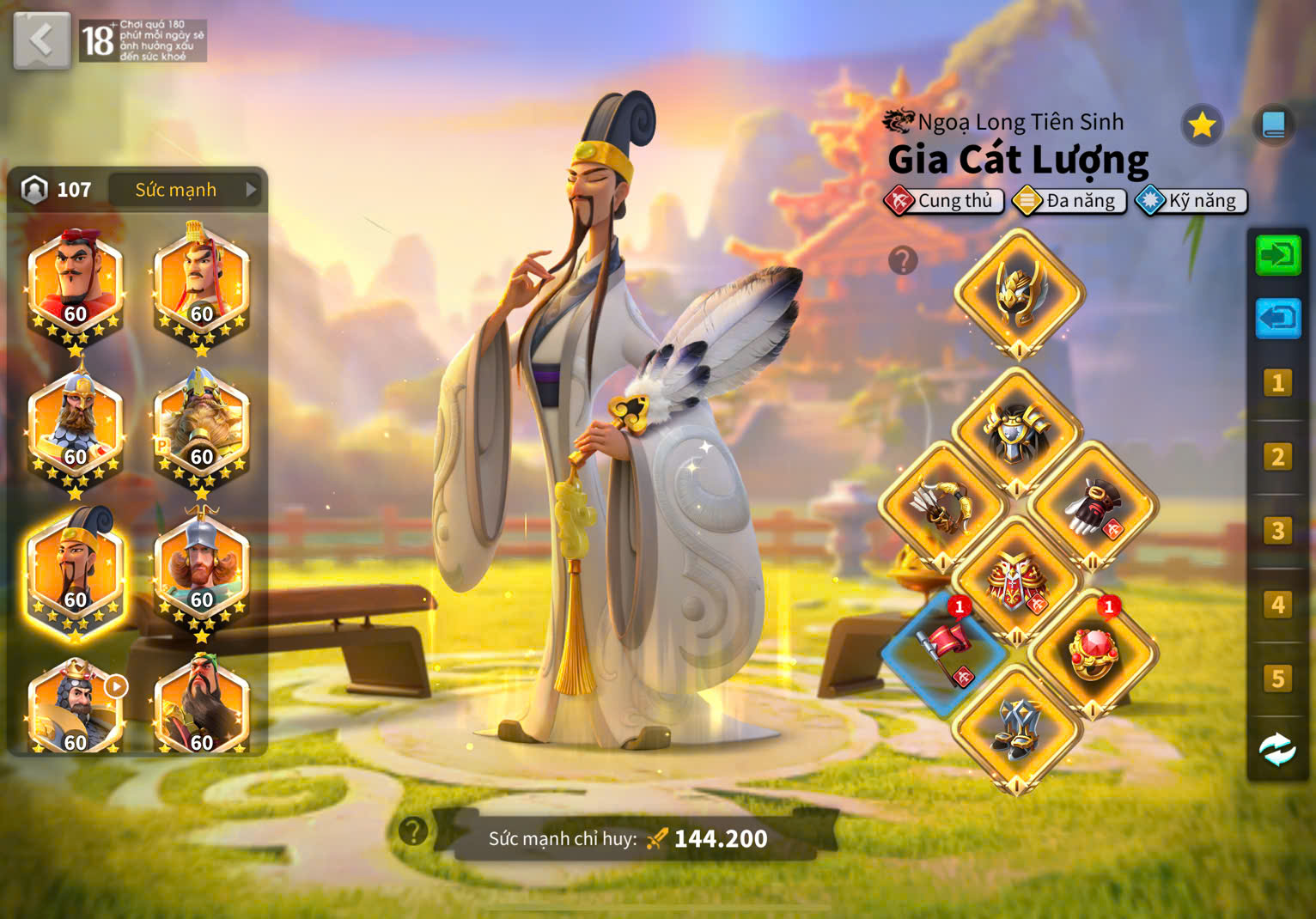Select the red-faced Quan Vũ portrait
This screenshot has width=1316, height=919.
[x=202, y=704]
